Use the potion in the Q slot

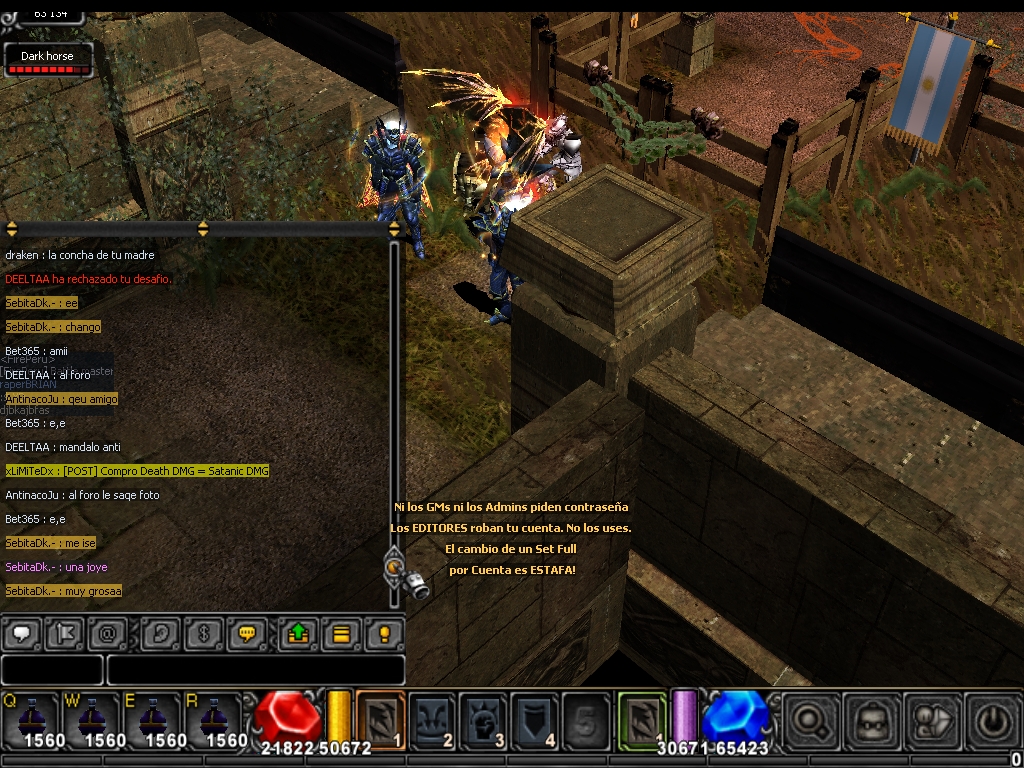(32, 718)
